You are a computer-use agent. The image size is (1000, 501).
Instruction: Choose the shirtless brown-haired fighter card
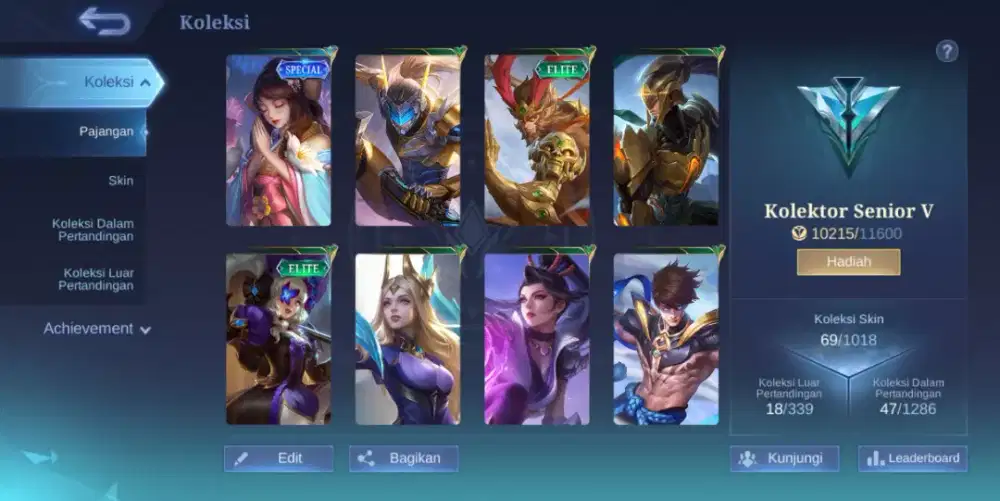click(666, 339)
